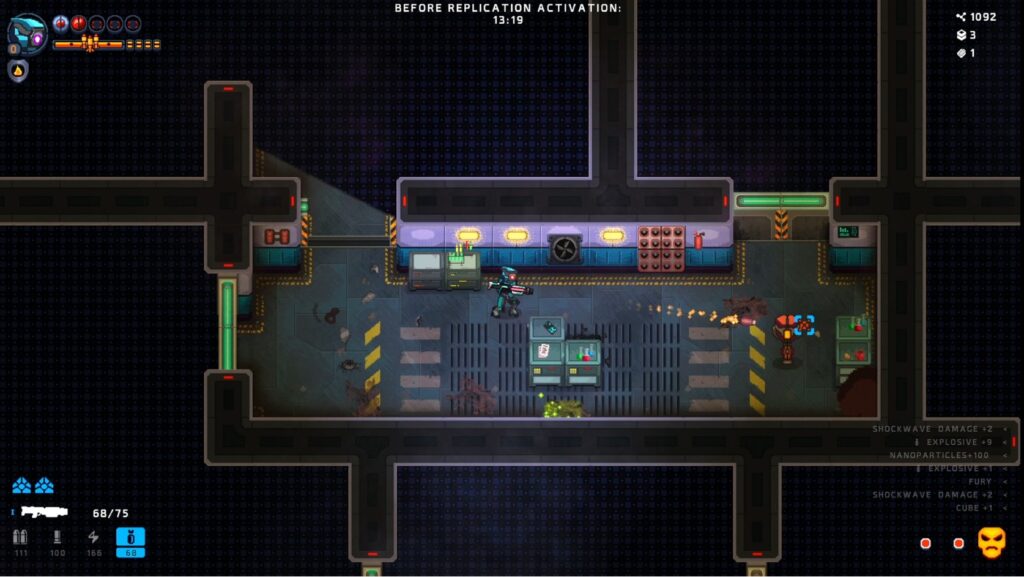
Task: Click the character portrait helmet icon
Action: pos(27,33)
